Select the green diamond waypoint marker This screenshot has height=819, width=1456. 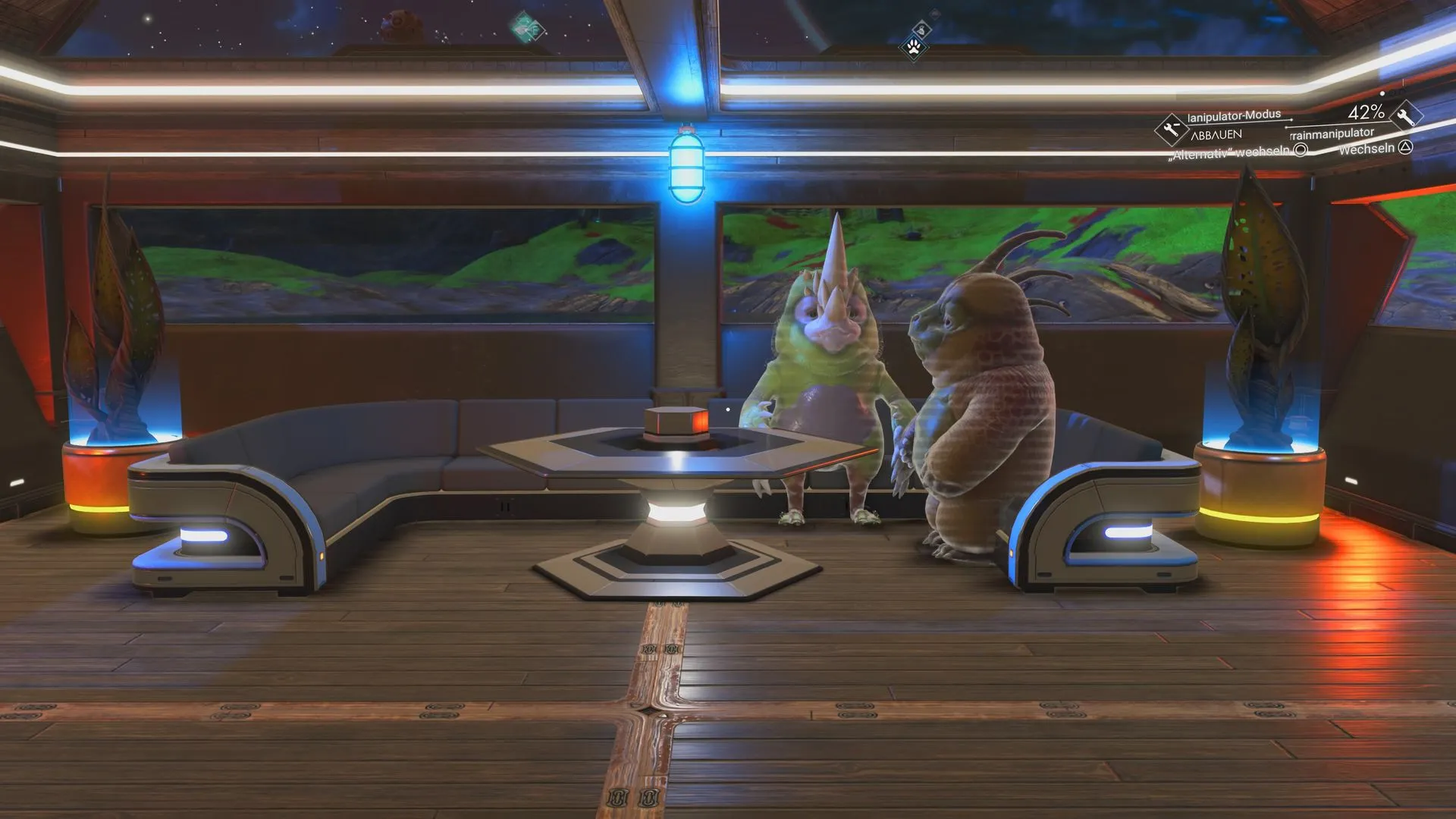pos(526,28)
